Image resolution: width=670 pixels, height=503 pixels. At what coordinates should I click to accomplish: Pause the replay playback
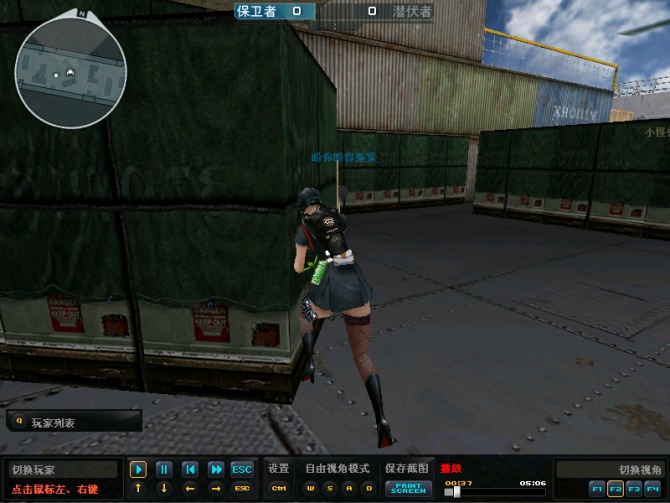164,469
